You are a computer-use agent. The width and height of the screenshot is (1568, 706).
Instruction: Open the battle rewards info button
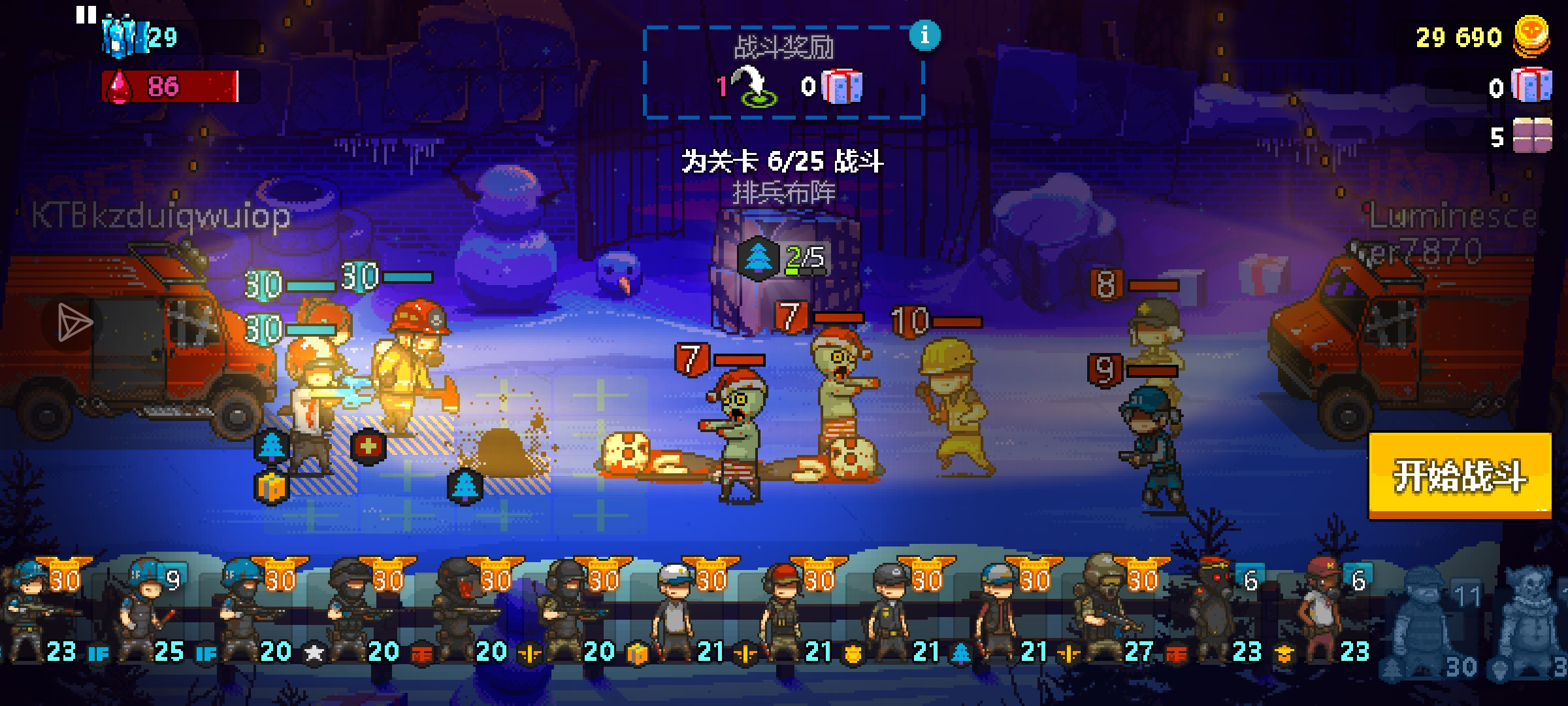pyautogui.click(x=924, y=35)
